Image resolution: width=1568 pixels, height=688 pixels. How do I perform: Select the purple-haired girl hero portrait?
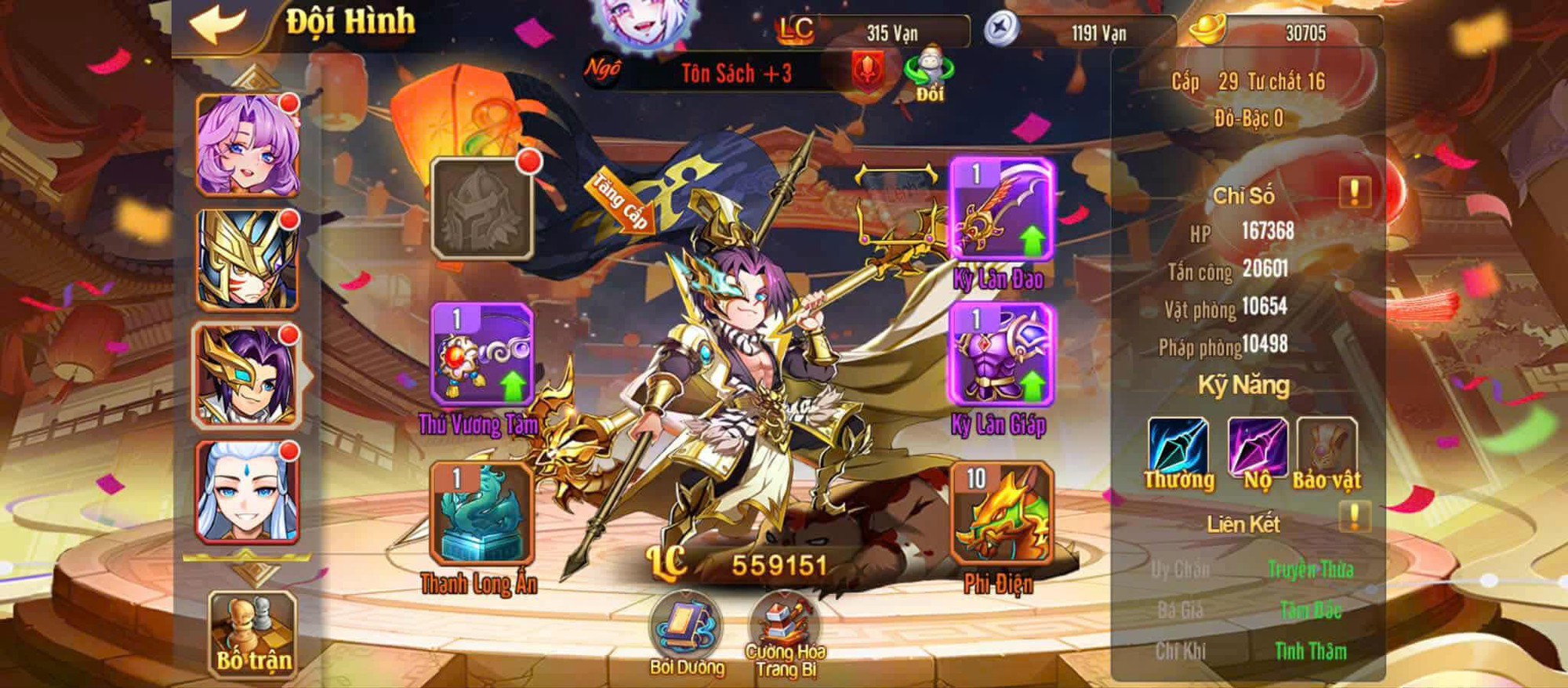[x=247, y=145]
